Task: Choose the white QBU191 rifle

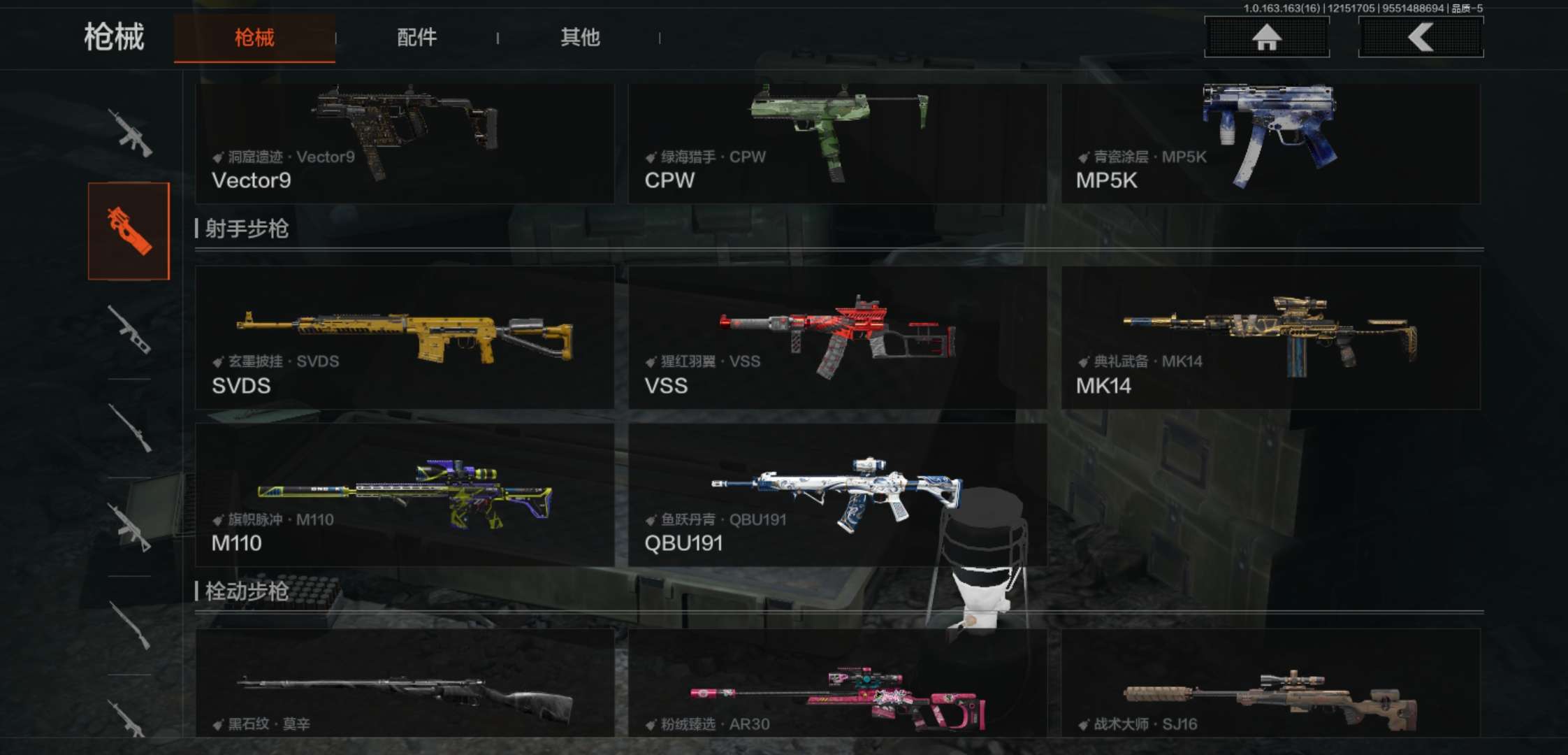Action: click(x=837, y=495)
